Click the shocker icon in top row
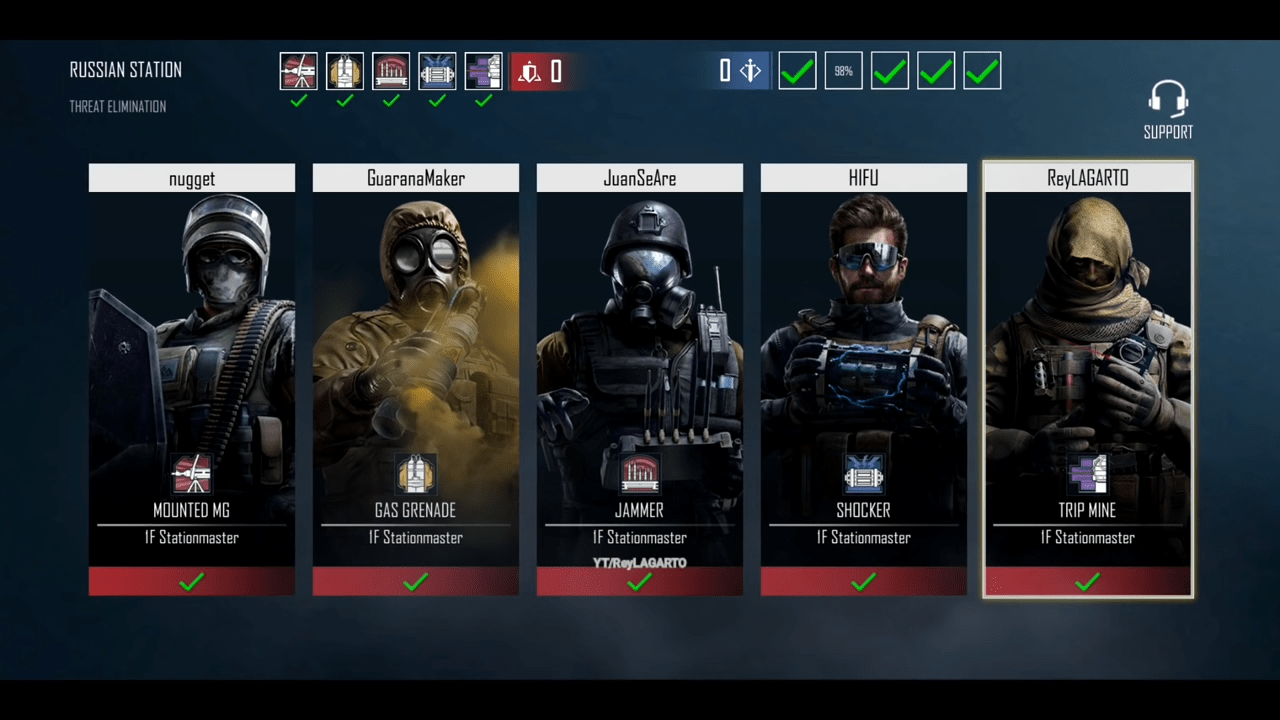Image resolution: width=1280 pixels, height=720 pixels. coord(437,71)
